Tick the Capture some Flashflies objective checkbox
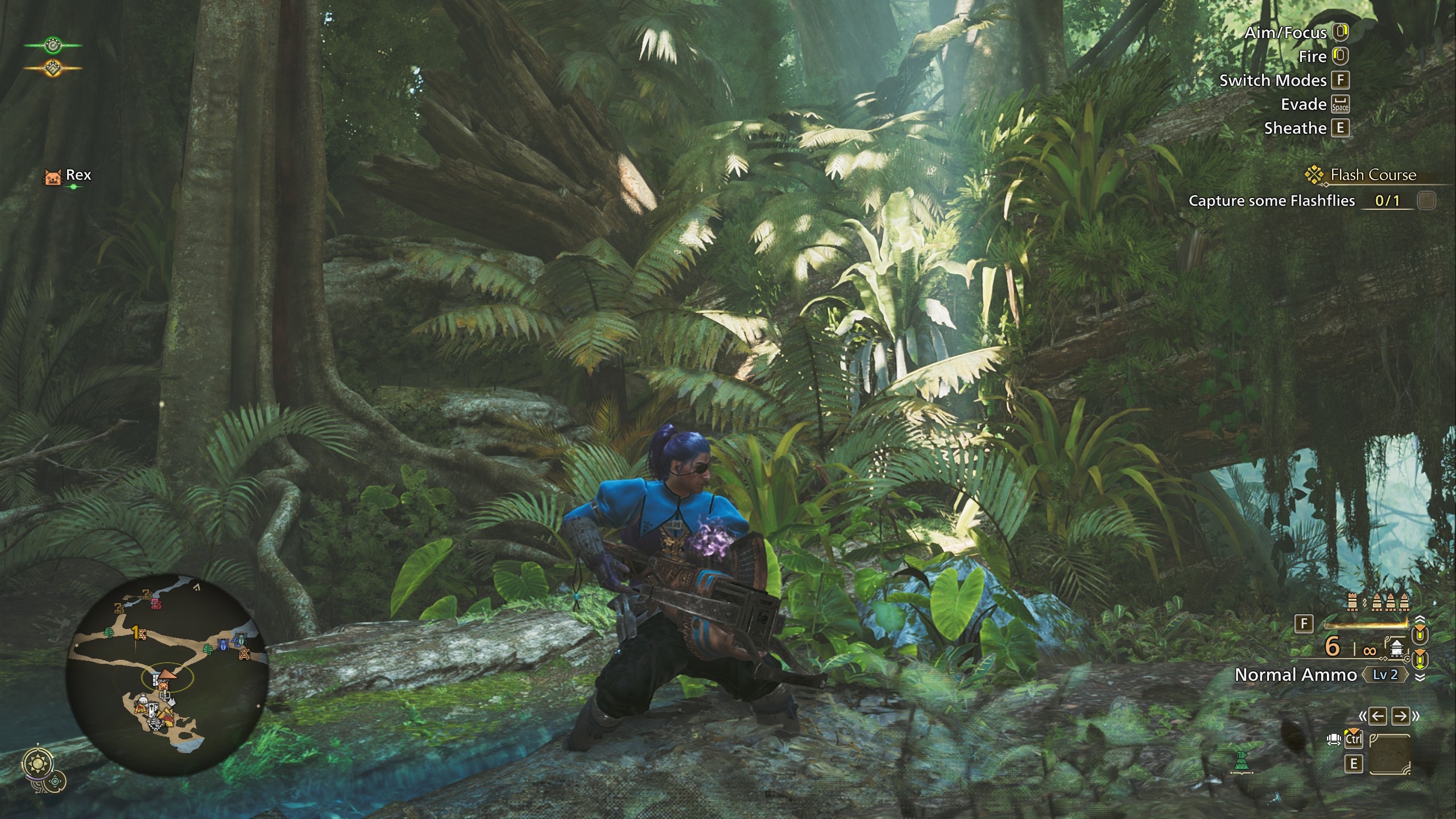1456x819 pixels. [x=1426, y=201]
